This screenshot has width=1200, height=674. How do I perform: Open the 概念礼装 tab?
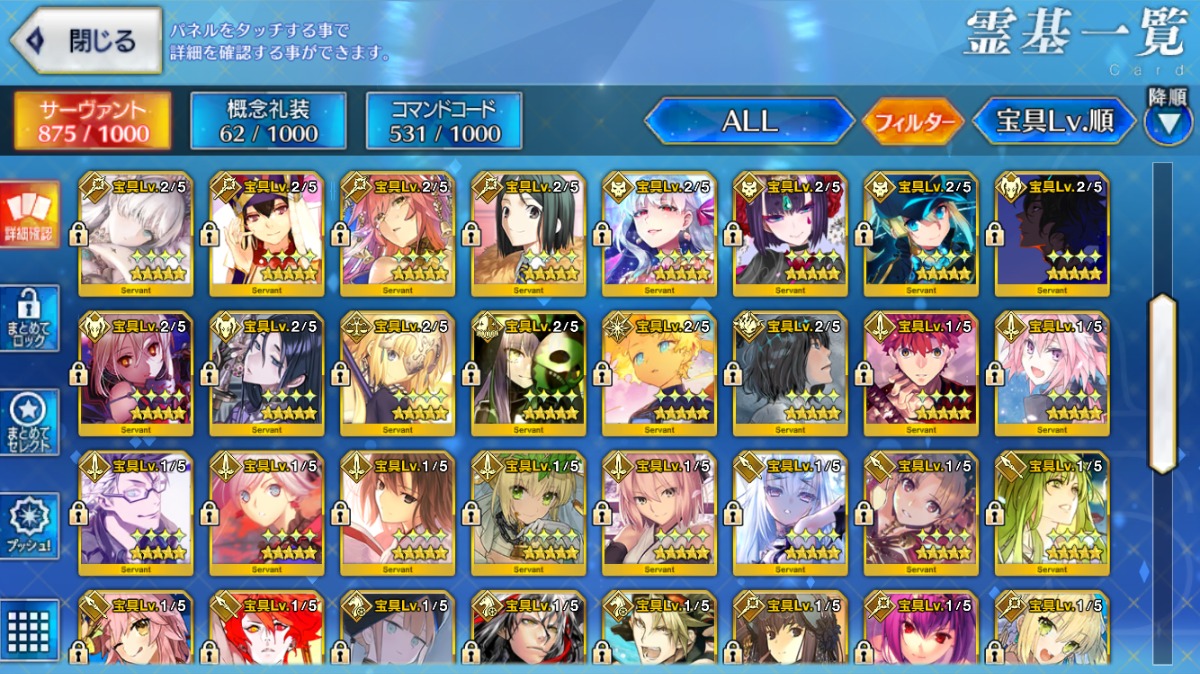(268, 122)
